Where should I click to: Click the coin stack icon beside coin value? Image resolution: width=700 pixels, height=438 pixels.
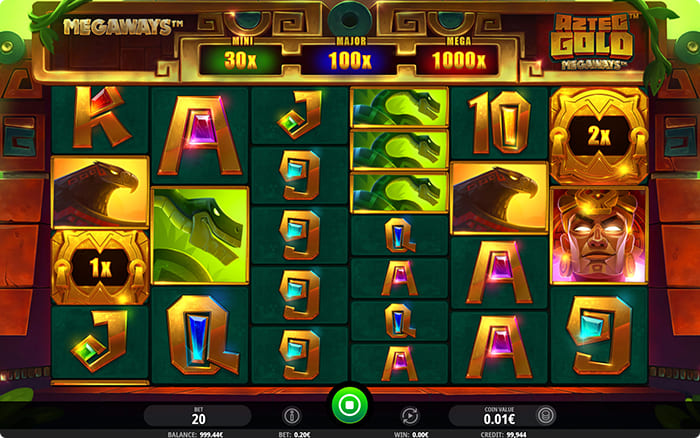pyautogui.click(x=545, y=413)
